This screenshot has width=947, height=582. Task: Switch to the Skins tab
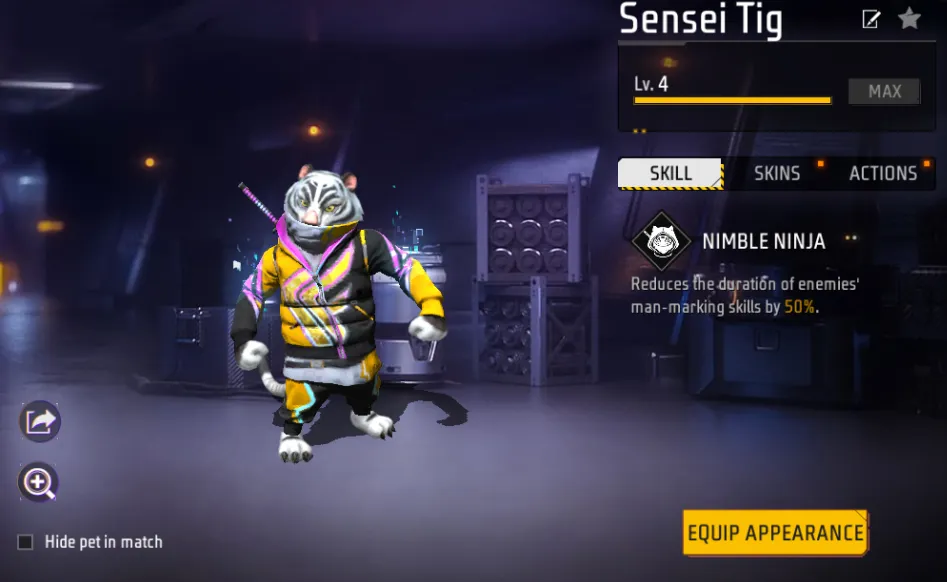coord(777,173)
